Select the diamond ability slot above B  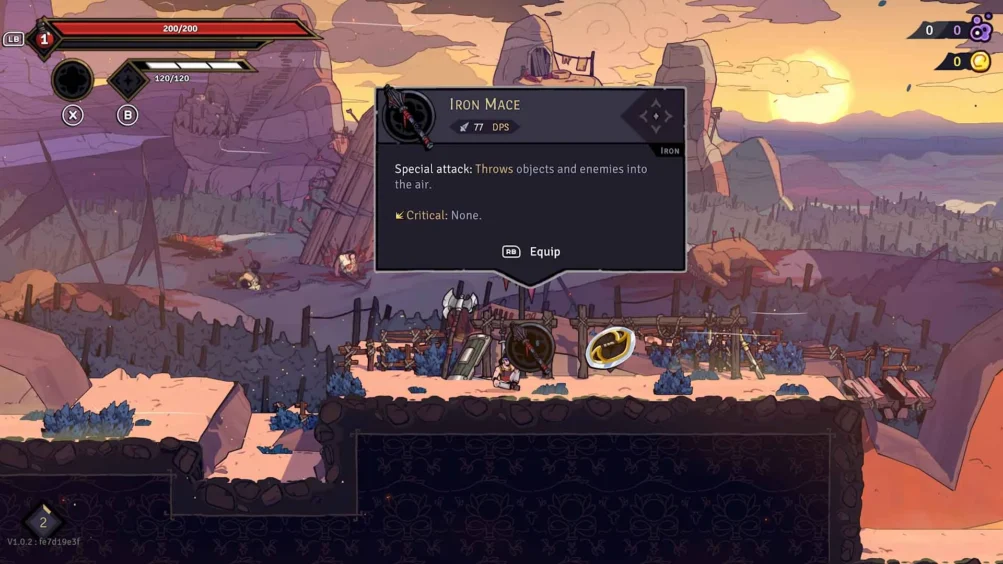127,80
